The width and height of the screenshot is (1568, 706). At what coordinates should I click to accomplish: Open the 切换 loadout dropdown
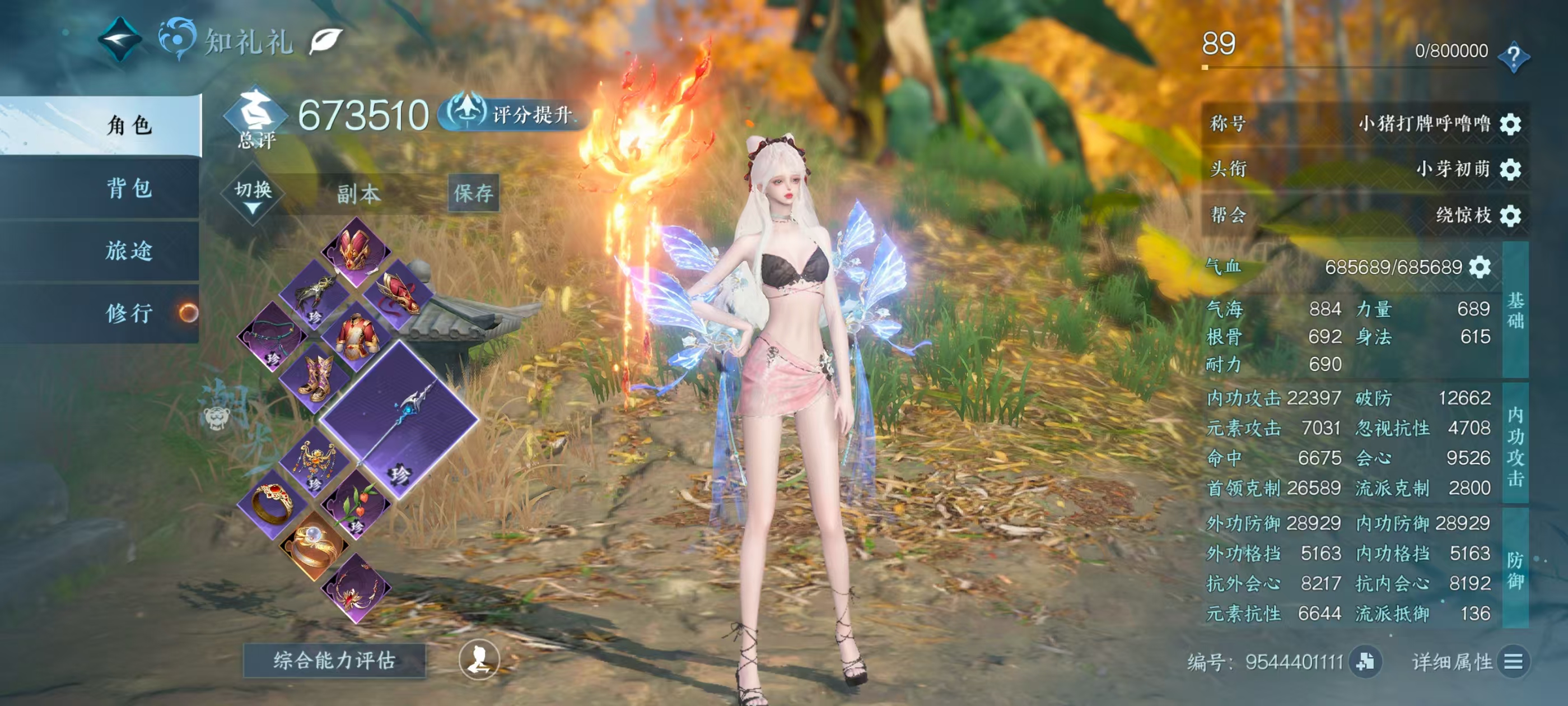(253, 194)
